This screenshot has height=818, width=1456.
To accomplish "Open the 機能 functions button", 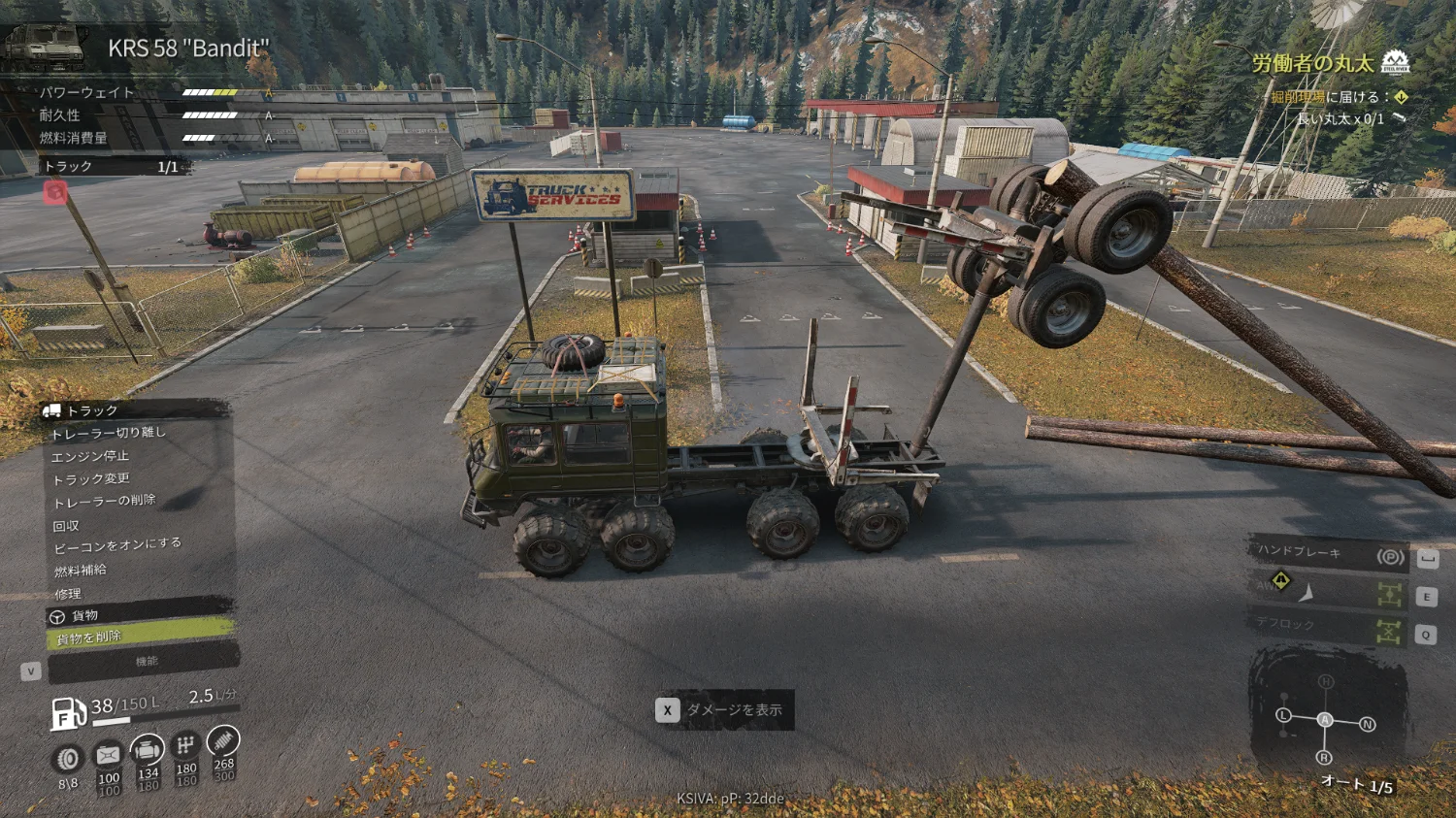I will click(x=144, y=663).
